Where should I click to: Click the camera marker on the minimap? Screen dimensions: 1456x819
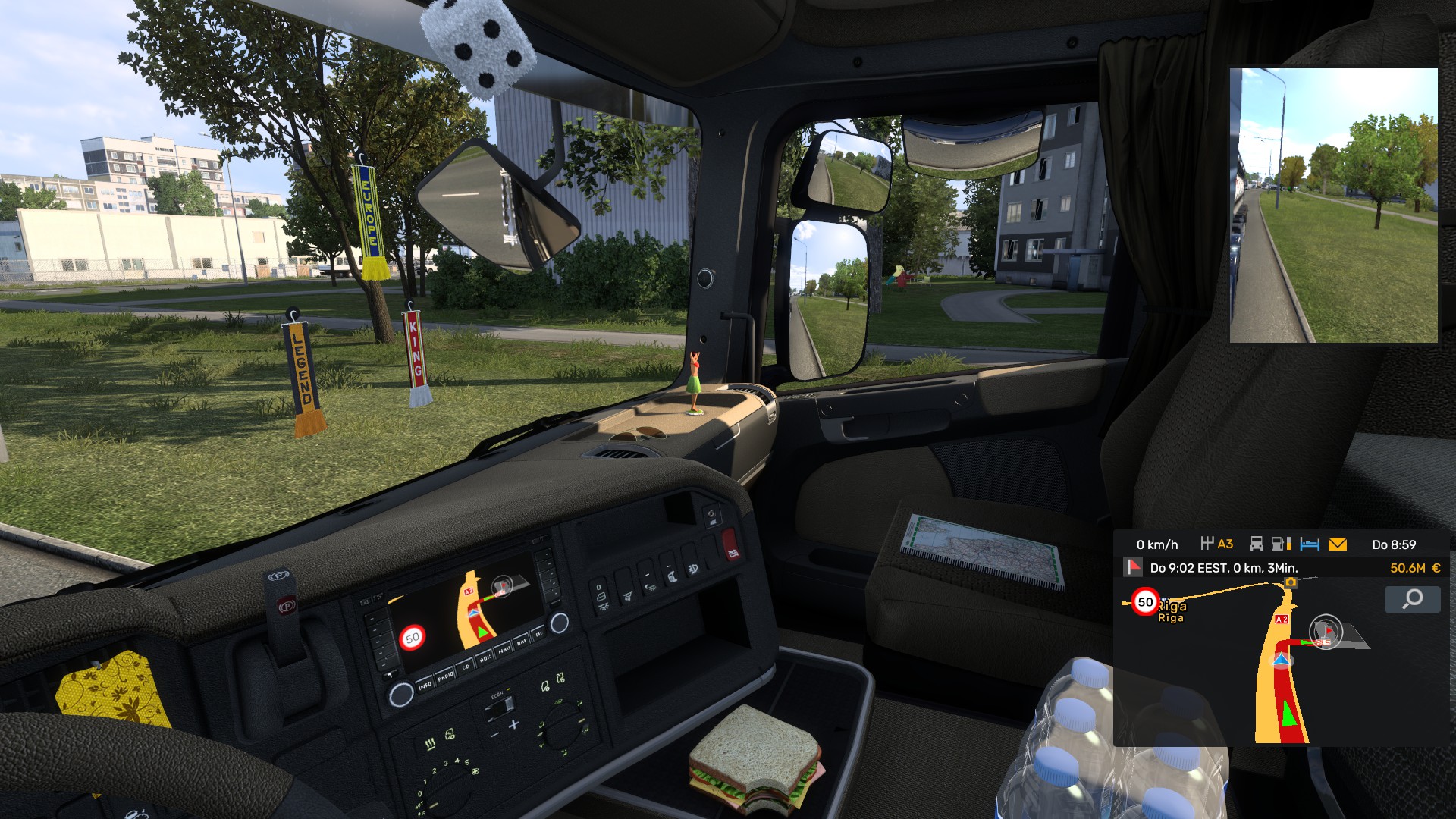point(1291,582)
